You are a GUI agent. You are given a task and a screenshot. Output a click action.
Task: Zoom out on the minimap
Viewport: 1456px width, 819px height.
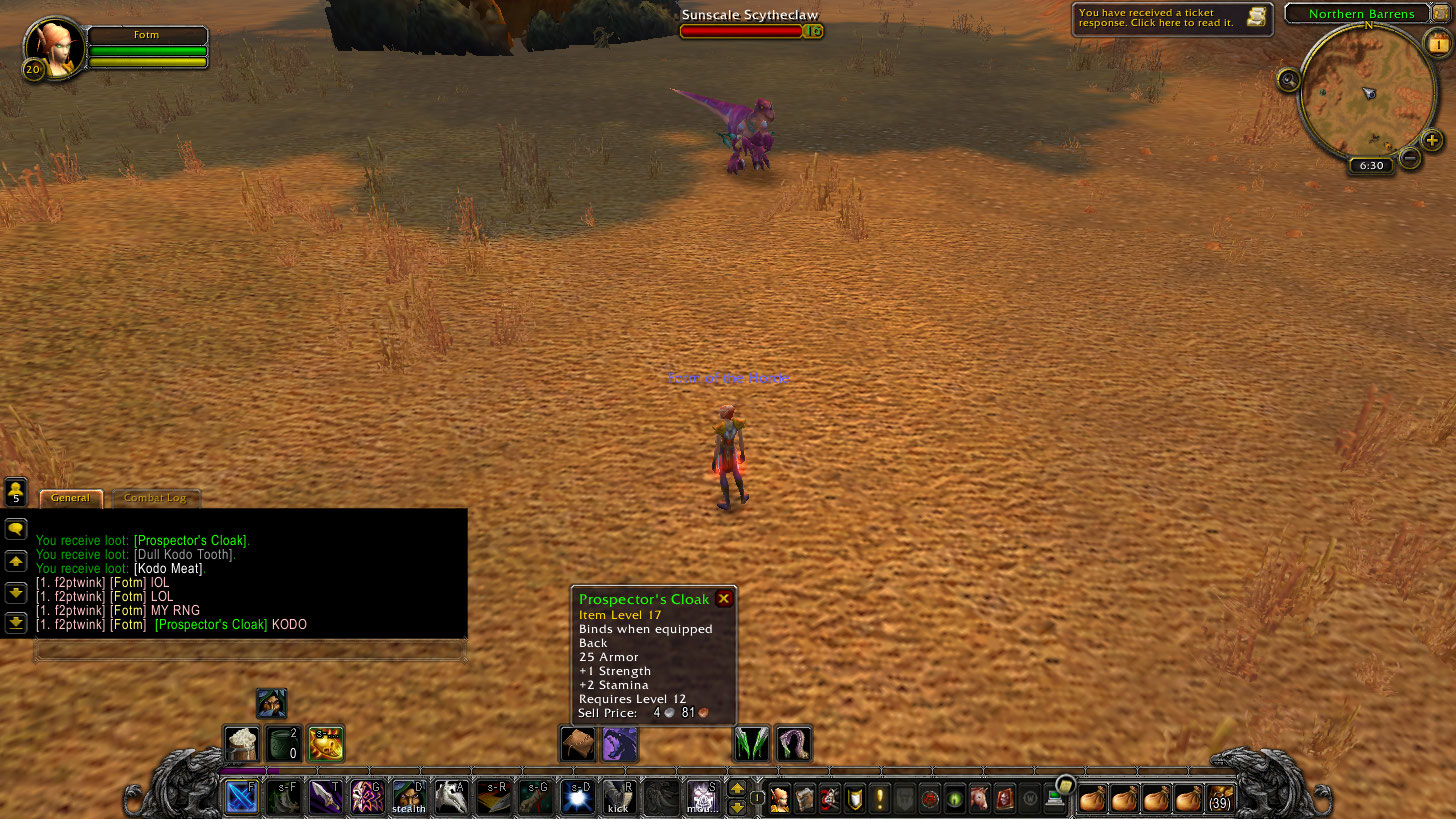point(1410,157)
